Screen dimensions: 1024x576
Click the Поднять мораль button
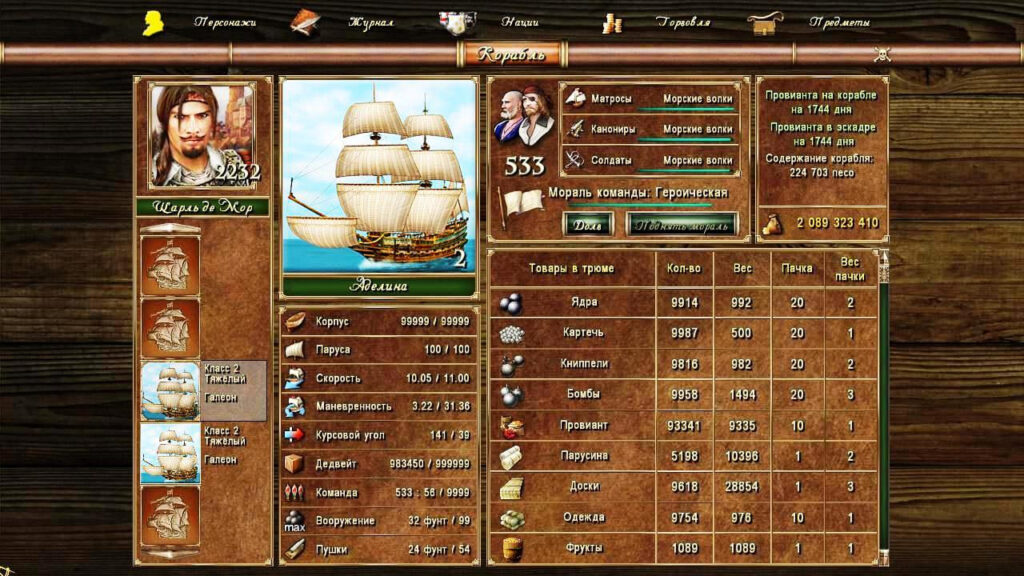pos(682,224)
